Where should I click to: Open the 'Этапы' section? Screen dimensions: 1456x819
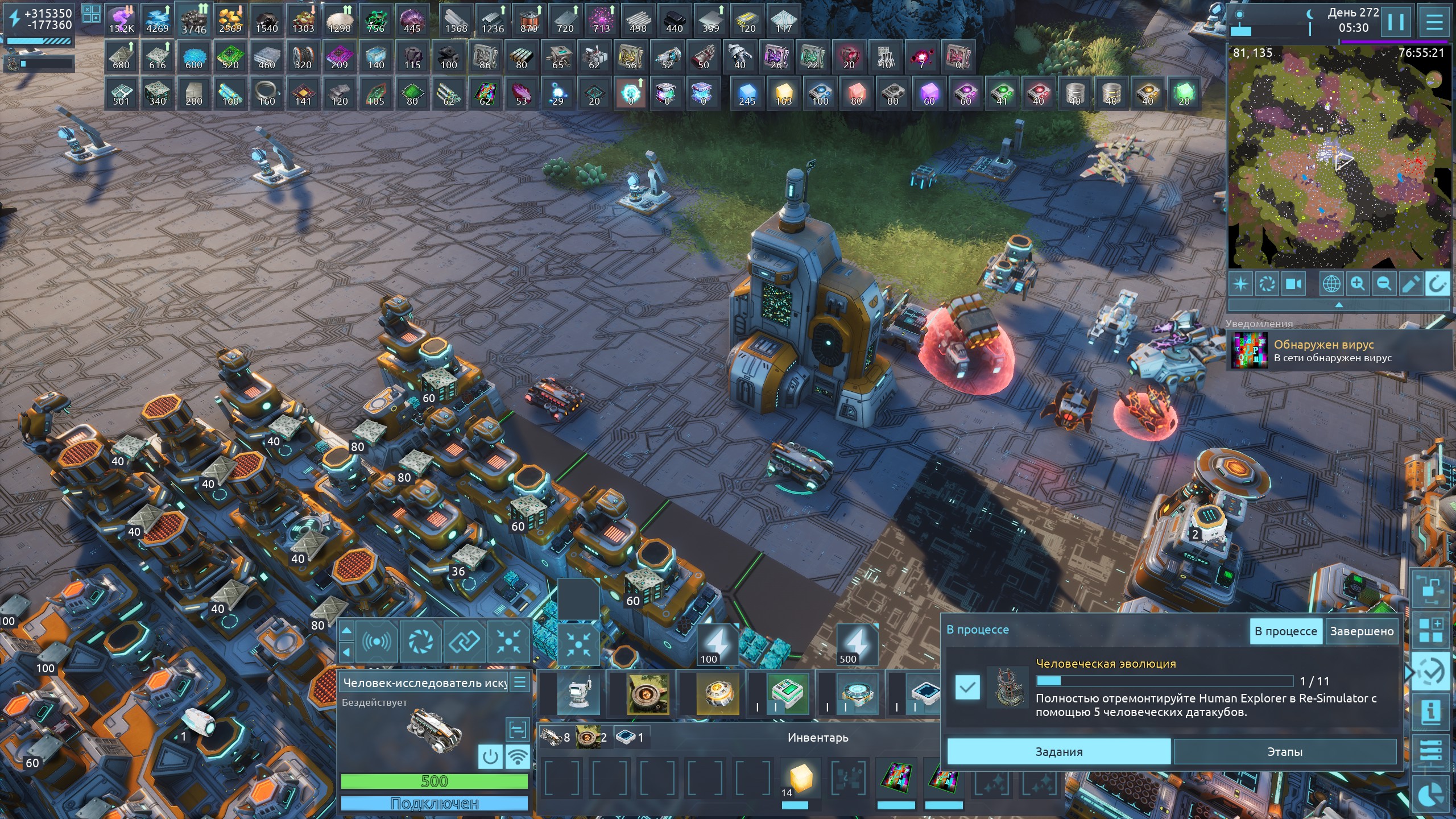1284,752
